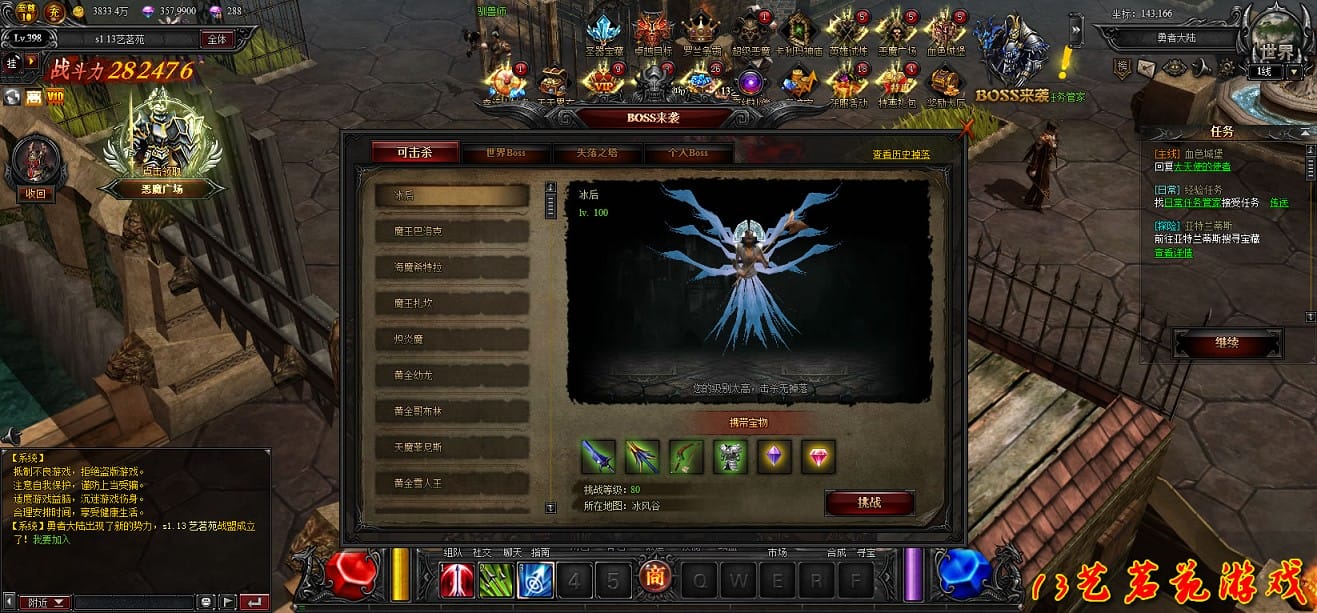This screenshot has height=613, width=1317.
Task: Switch to the 世界Boss tab
Action: tap(505, 153)
